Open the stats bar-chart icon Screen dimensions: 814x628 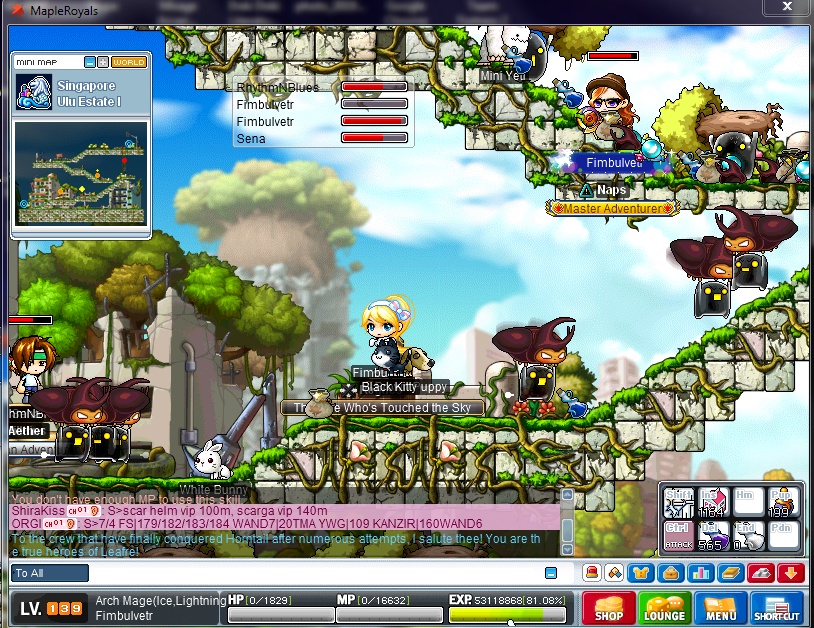click(700, 573)
